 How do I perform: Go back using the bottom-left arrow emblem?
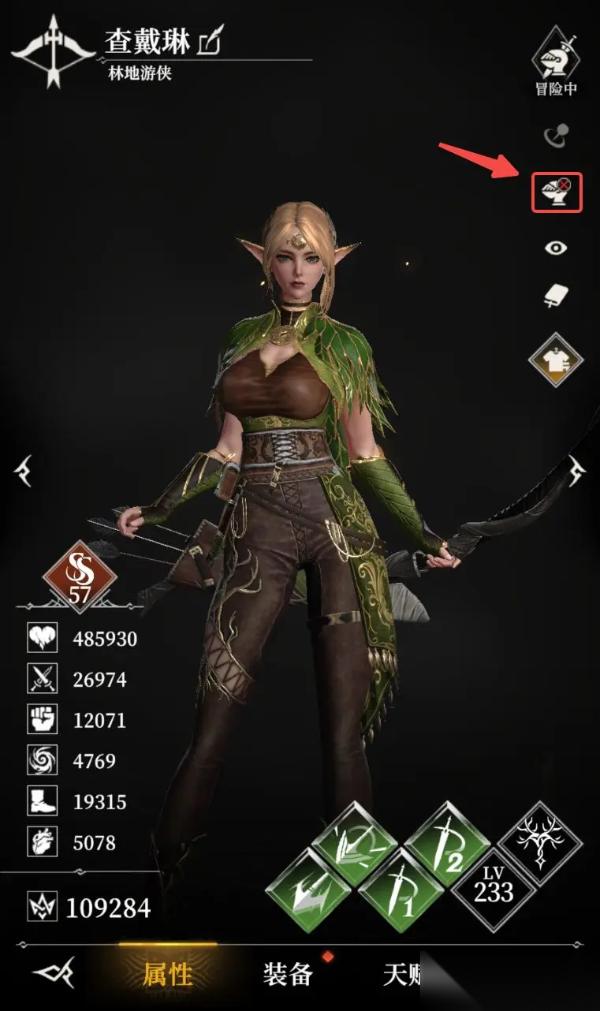(52, 973)
